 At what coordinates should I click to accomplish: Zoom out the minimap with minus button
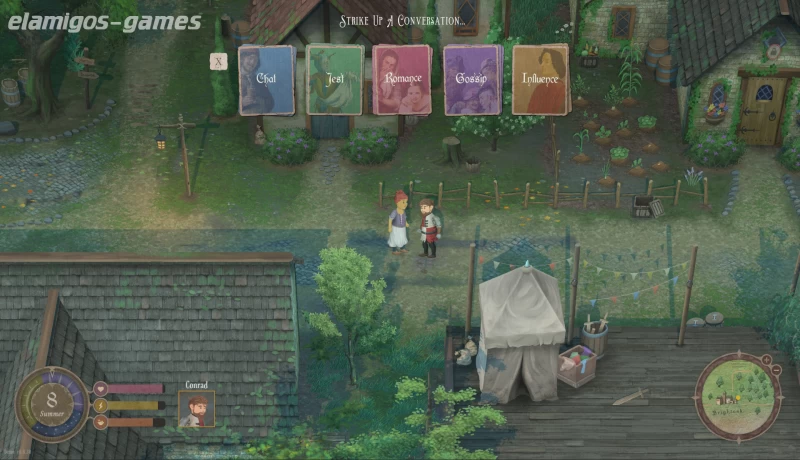click(x=777, y=369)
